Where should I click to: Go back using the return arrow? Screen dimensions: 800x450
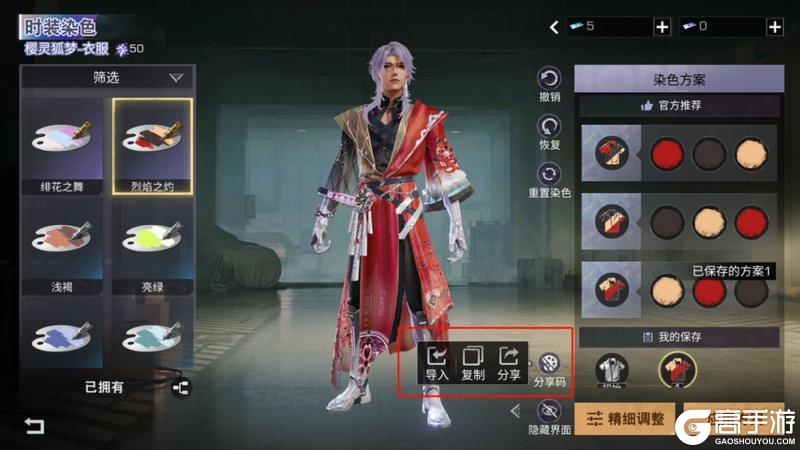[x=35, y=427]
